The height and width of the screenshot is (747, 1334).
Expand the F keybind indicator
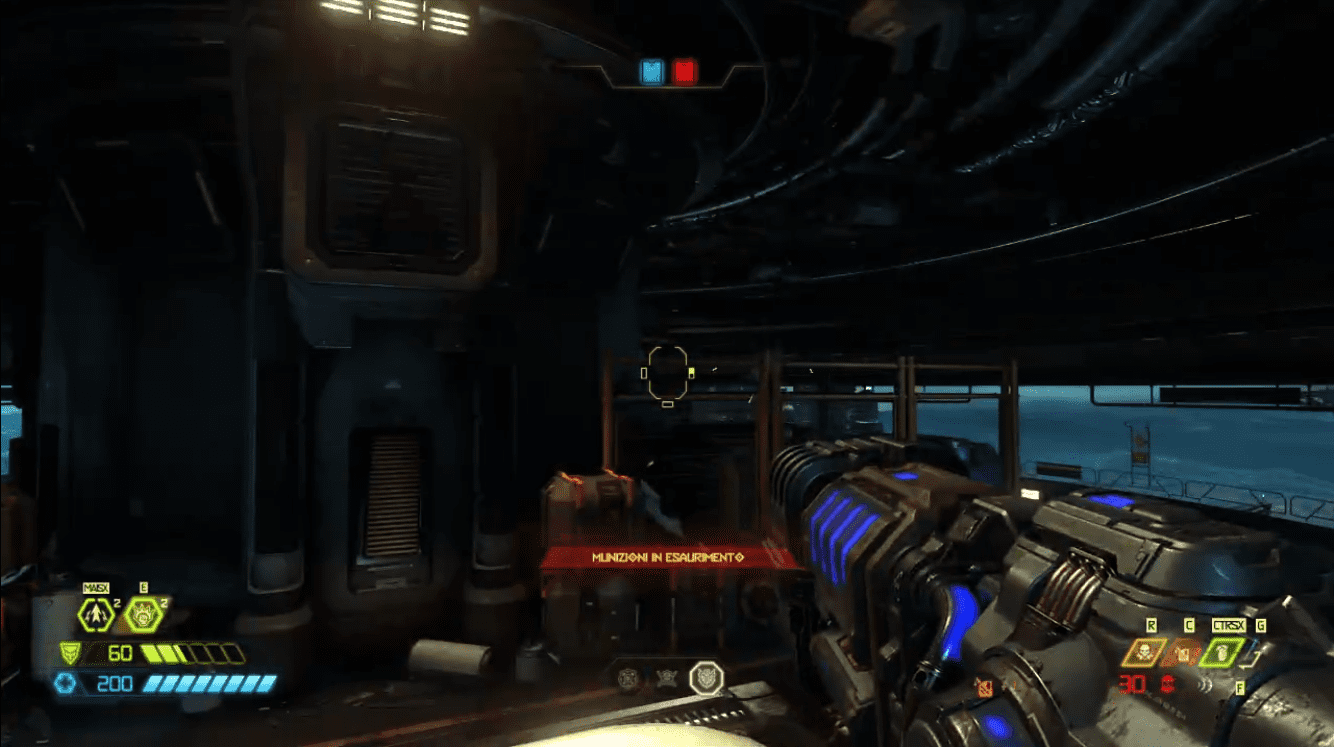click(x=1240, y=688)
